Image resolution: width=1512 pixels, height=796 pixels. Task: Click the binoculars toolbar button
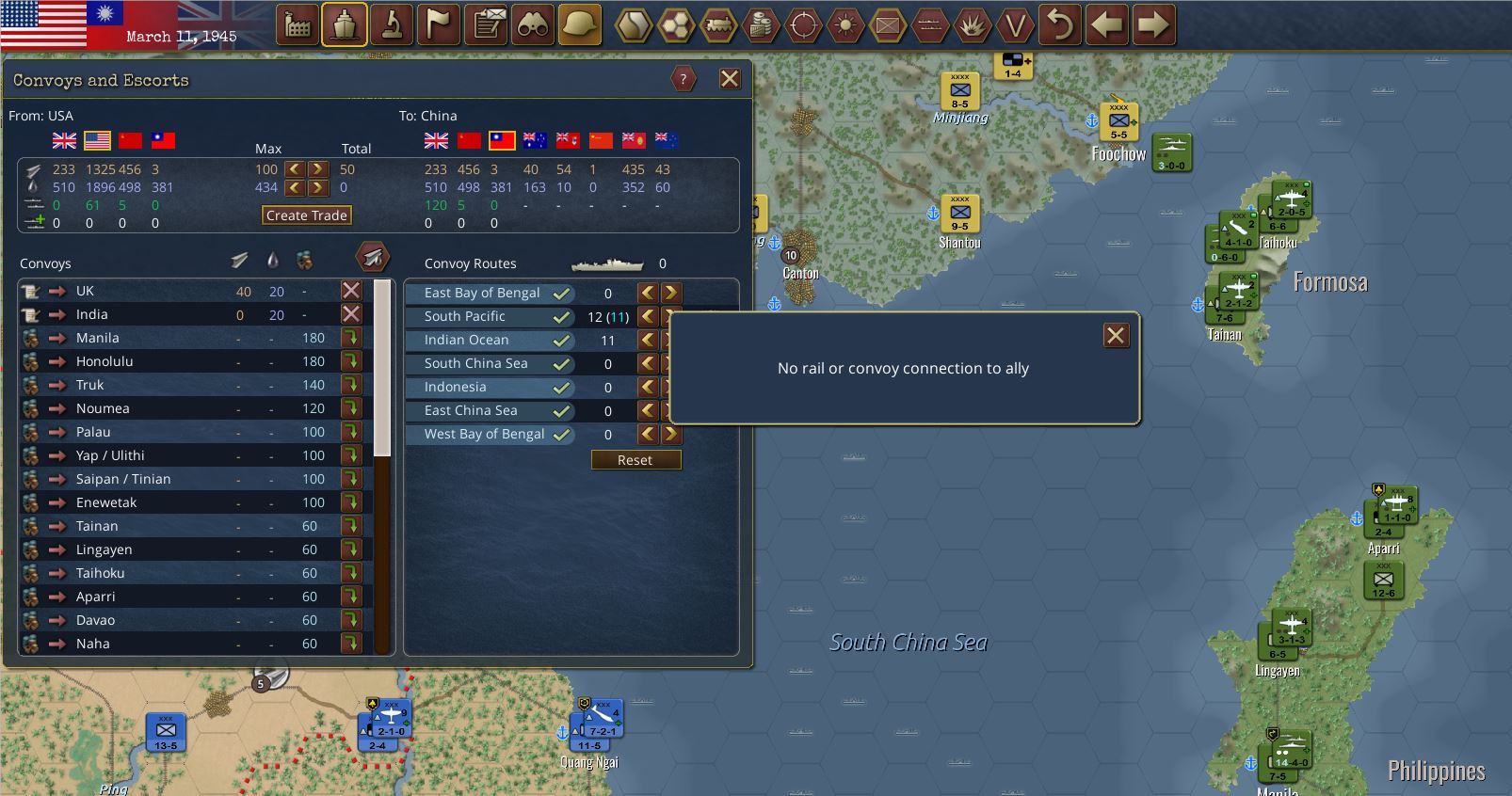(x=533, y=25)
